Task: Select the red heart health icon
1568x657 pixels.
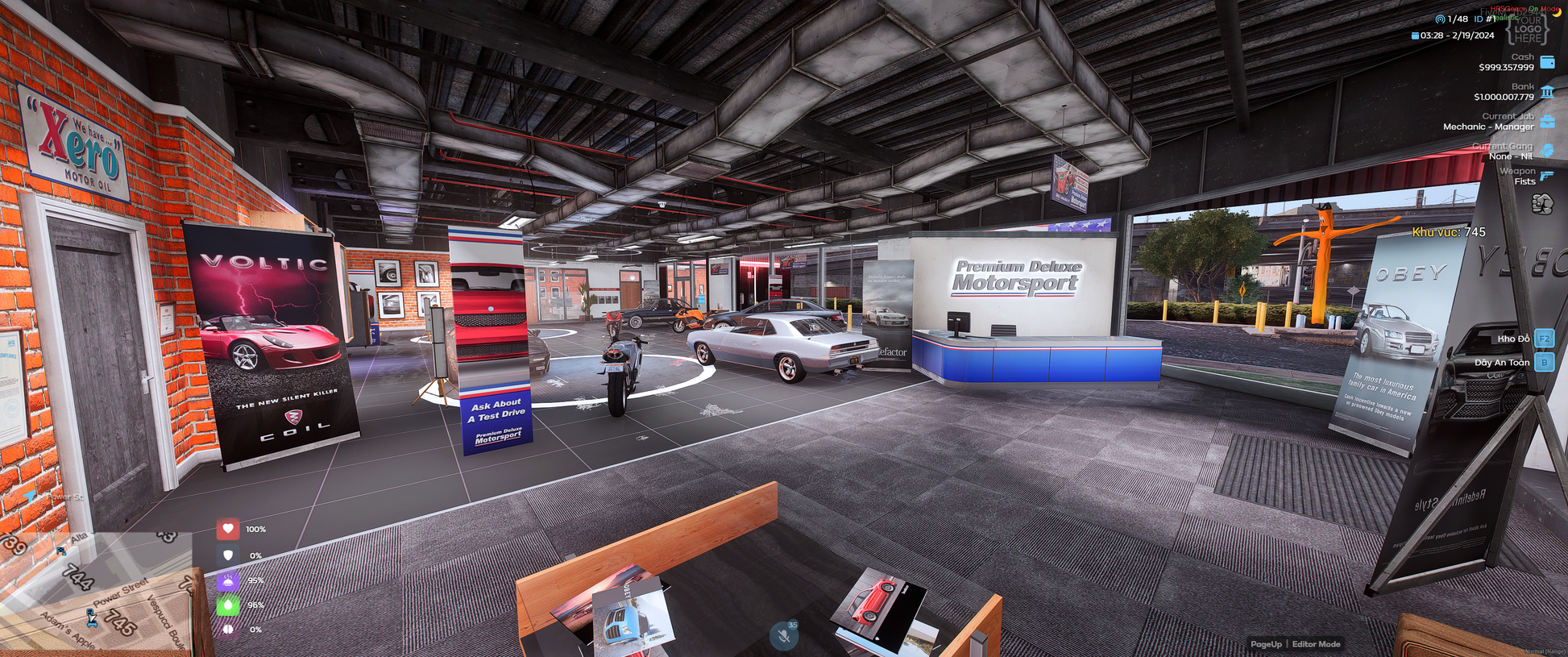Action: pyautogui.click(x=228, y=529)
